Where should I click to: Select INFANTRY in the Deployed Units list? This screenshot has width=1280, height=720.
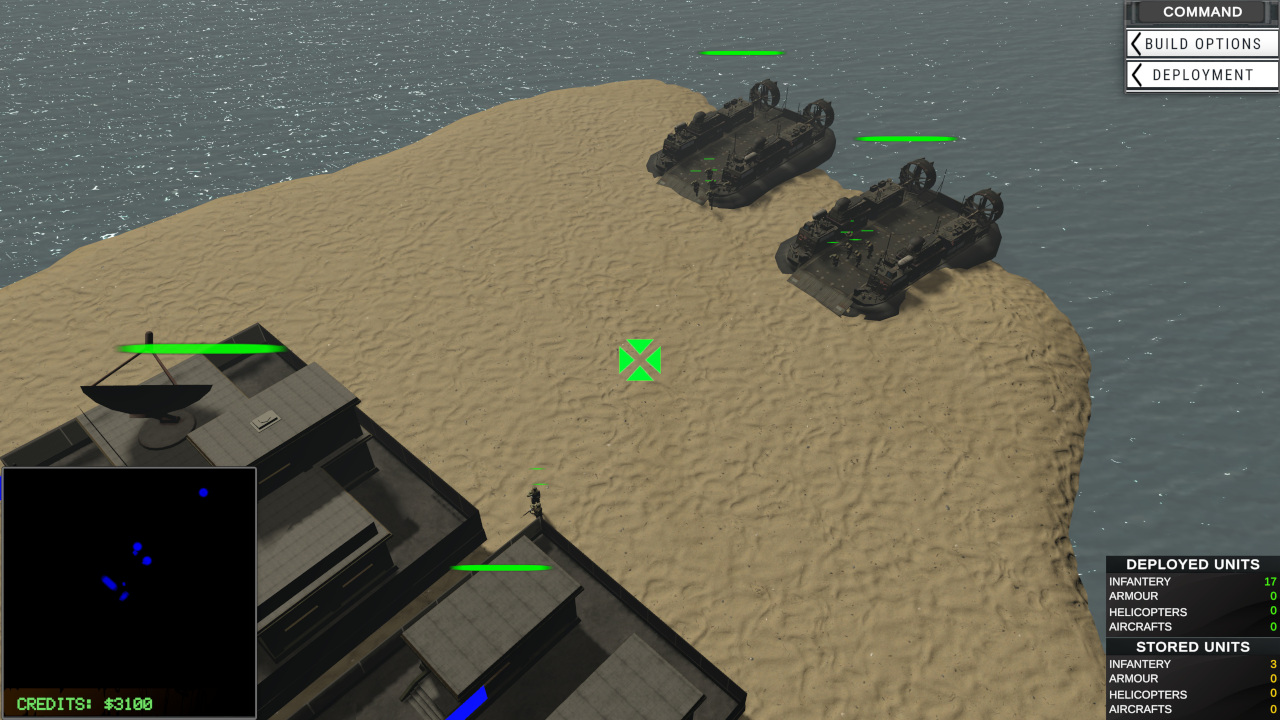click(x=1140, y=581)
